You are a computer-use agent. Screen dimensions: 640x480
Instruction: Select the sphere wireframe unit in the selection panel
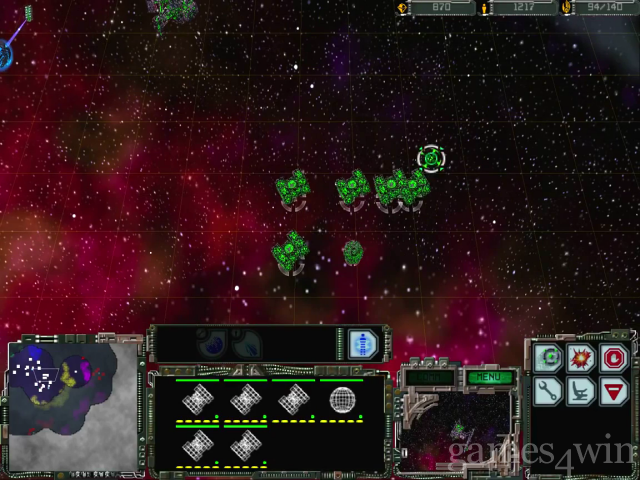(343, 400)
